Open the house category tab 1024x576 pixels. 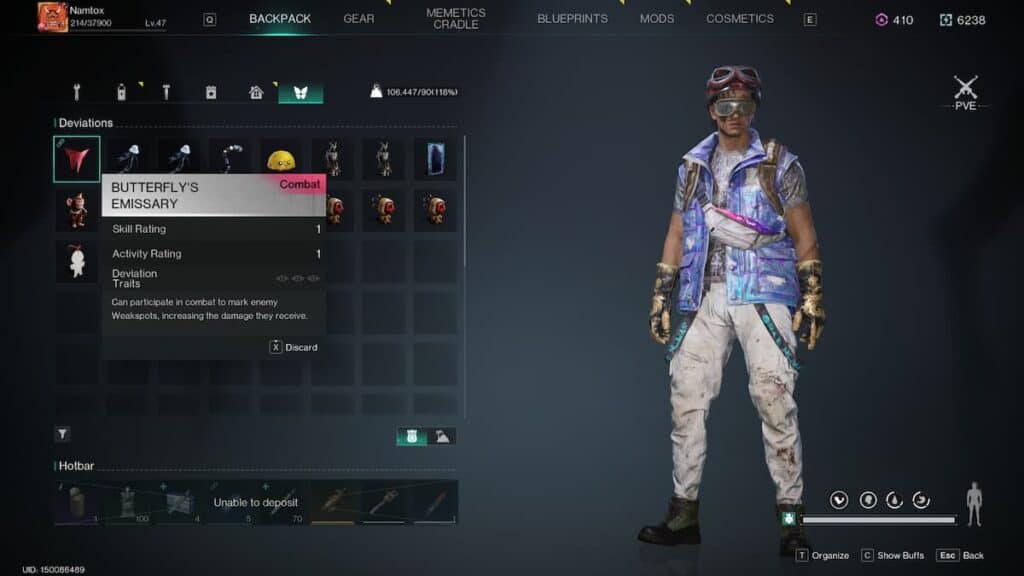[256, 92]
